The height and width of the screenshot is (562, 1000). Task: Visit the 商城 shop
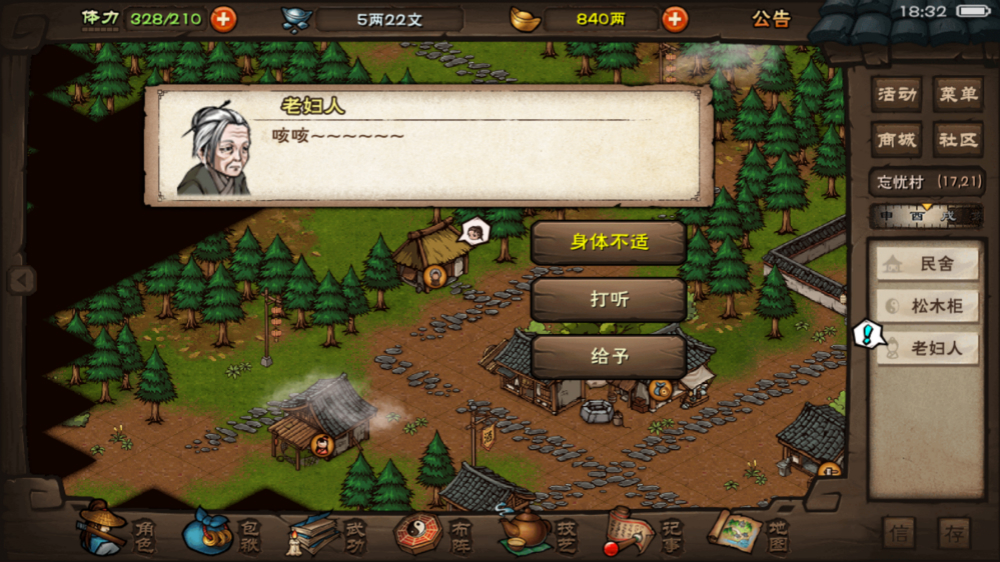tap(896, 139)
